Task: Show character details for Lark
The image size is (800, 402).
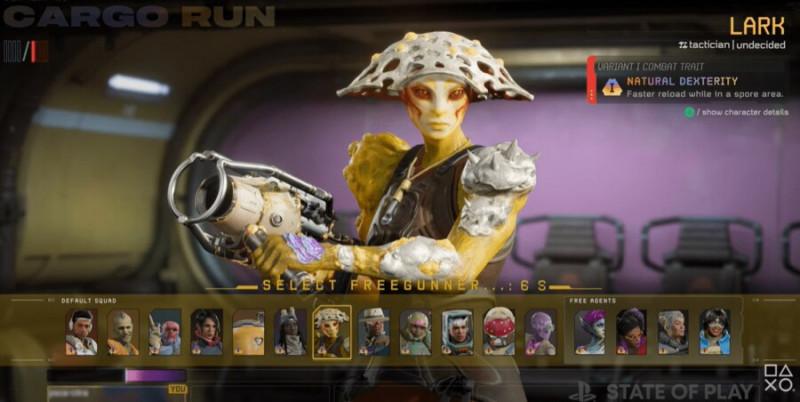Action: click(736, 112)
